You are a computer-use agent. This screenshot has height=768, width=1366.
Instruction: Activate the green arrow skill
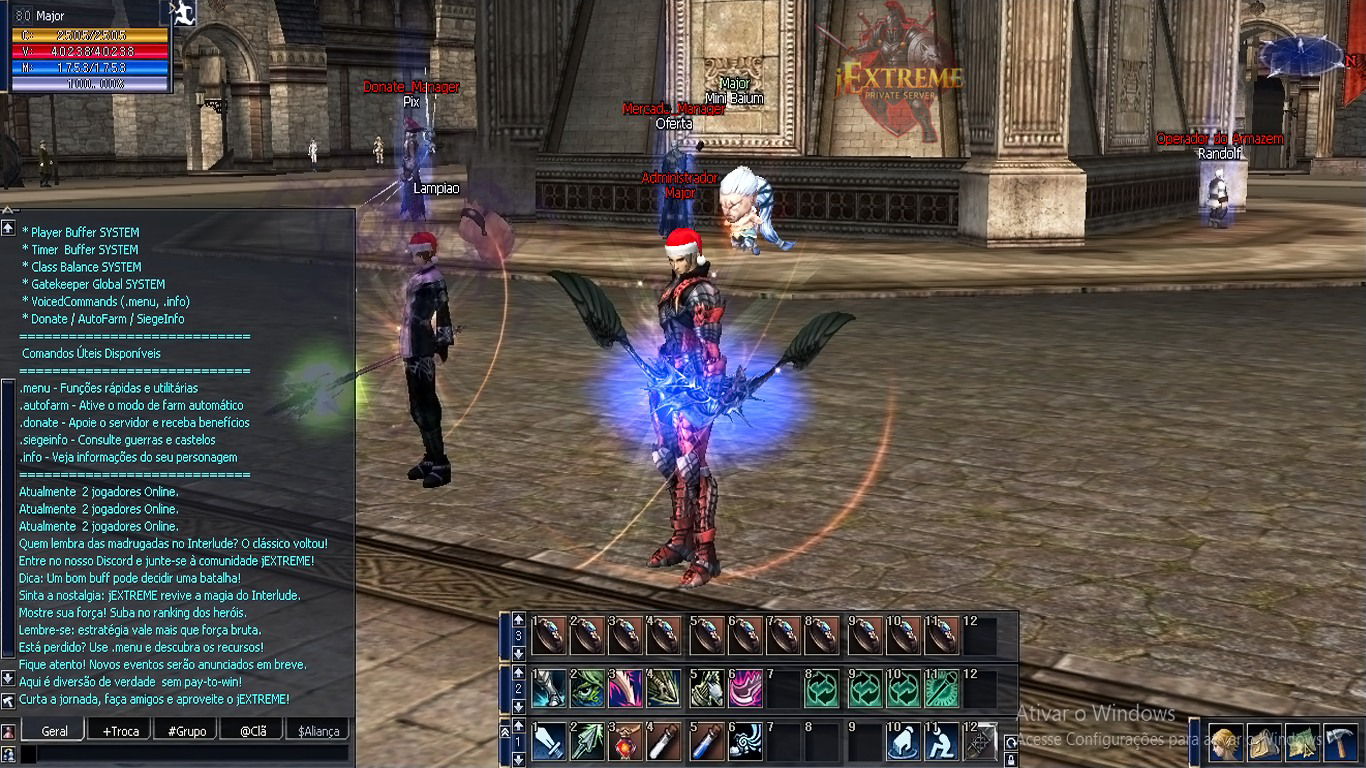pos(588,743)
